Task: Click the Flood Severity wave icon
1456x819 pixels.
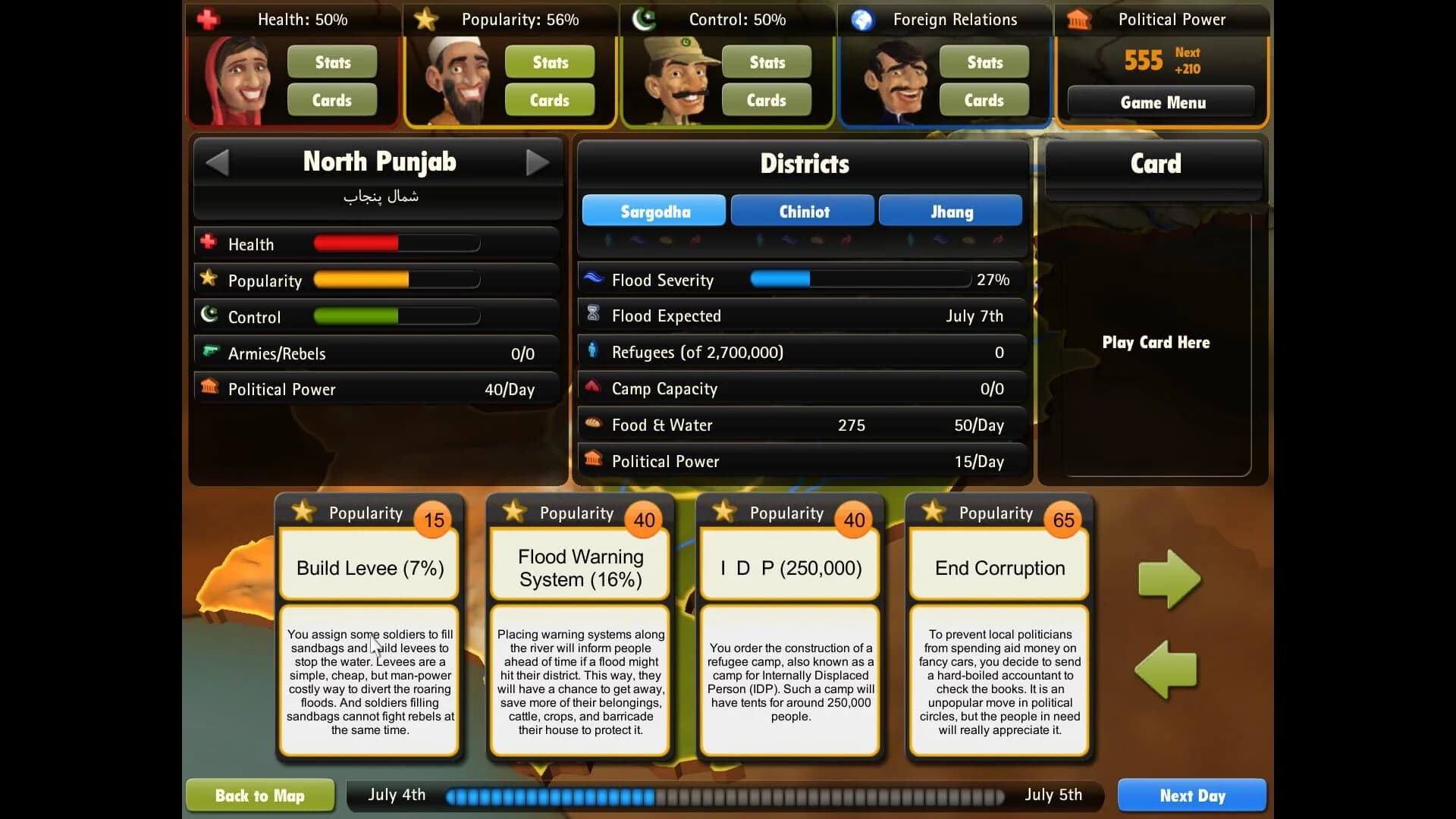Action: (x=593, y=279)
